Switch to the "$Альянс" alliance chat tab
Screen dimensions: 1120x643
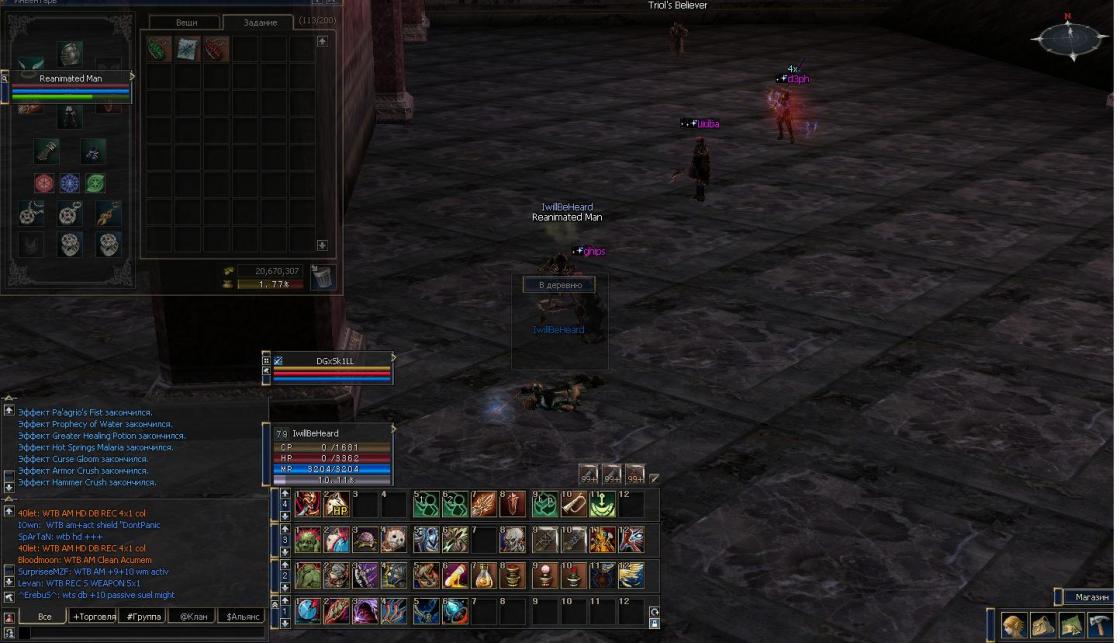click(x=241, y=616)
